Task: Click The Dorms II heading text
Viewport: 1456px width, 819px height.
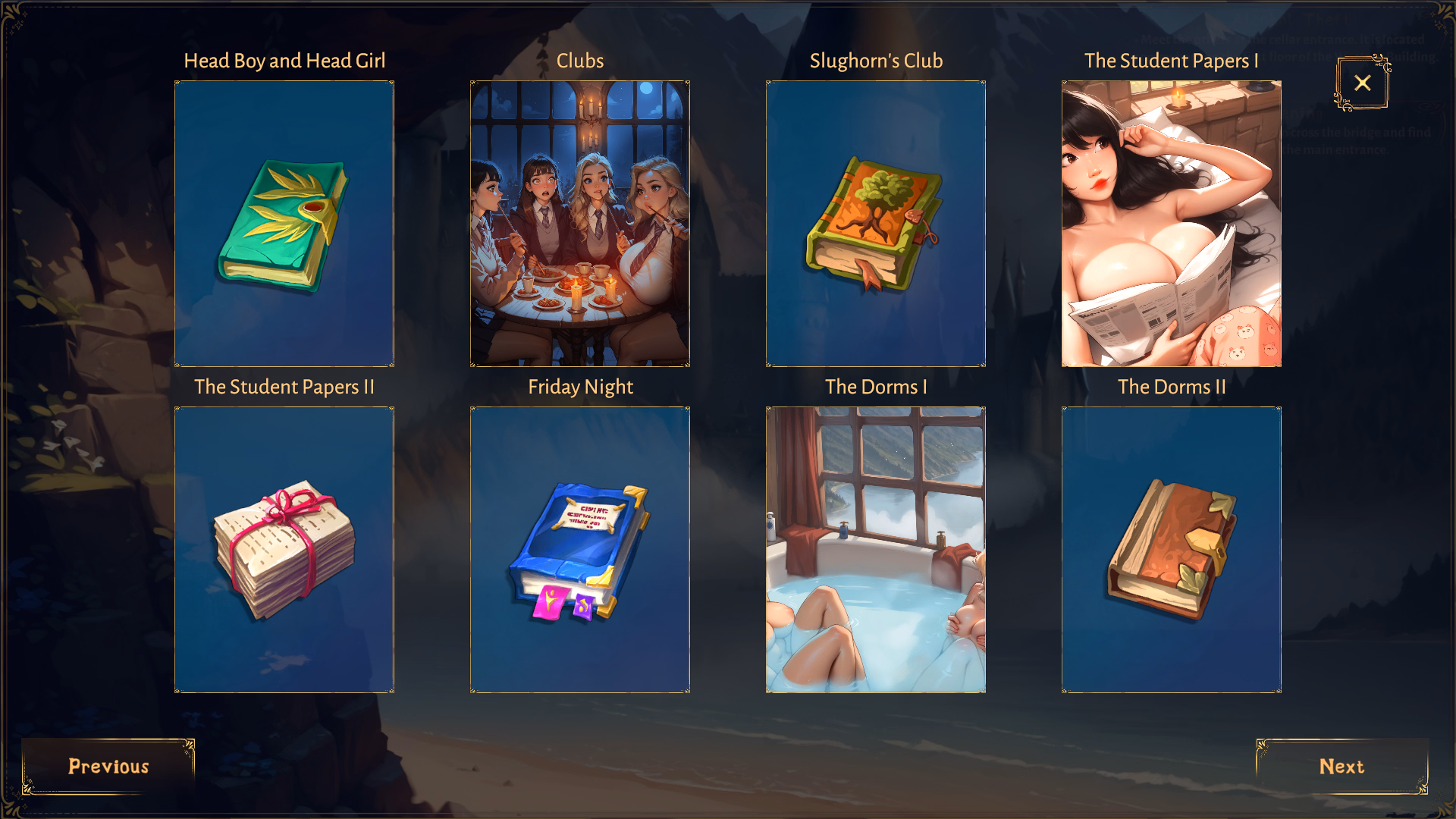Action: [1171, 387]
